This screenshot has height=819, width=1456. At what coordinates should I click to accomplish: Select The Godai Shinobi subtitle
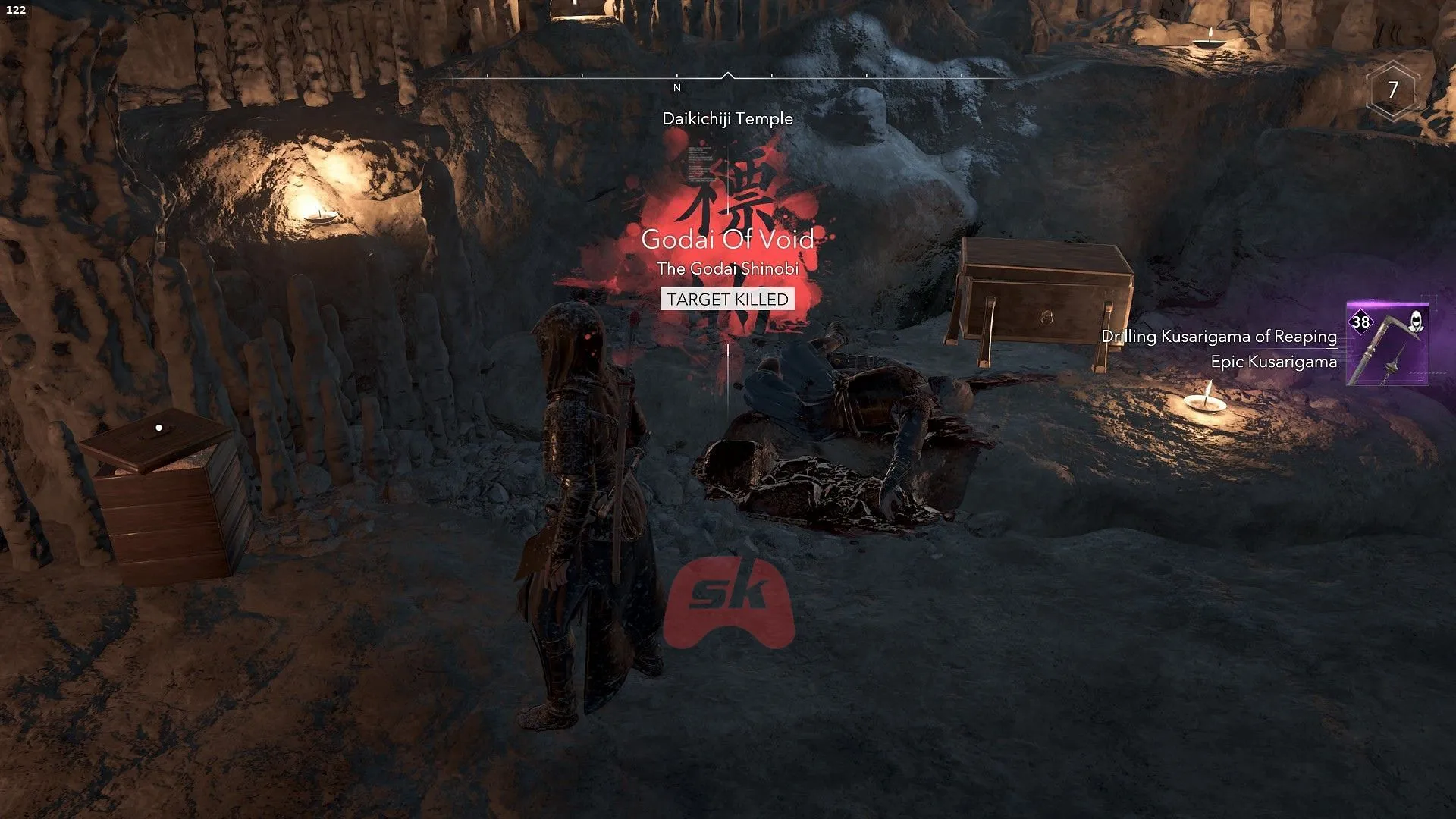pyautogui.click(x=729, y=268)
